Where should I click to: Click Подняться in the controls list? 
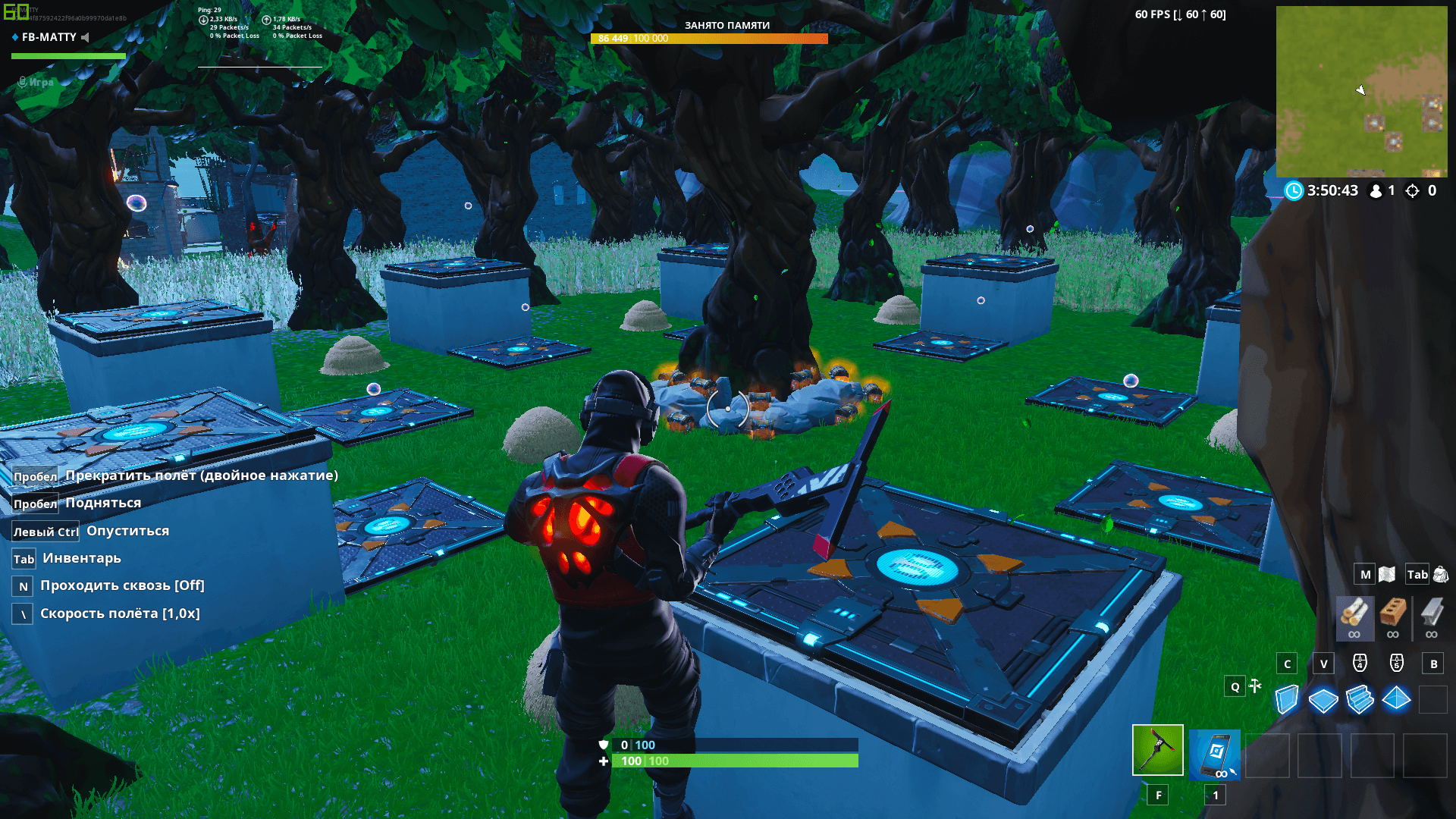click(102, 503)
